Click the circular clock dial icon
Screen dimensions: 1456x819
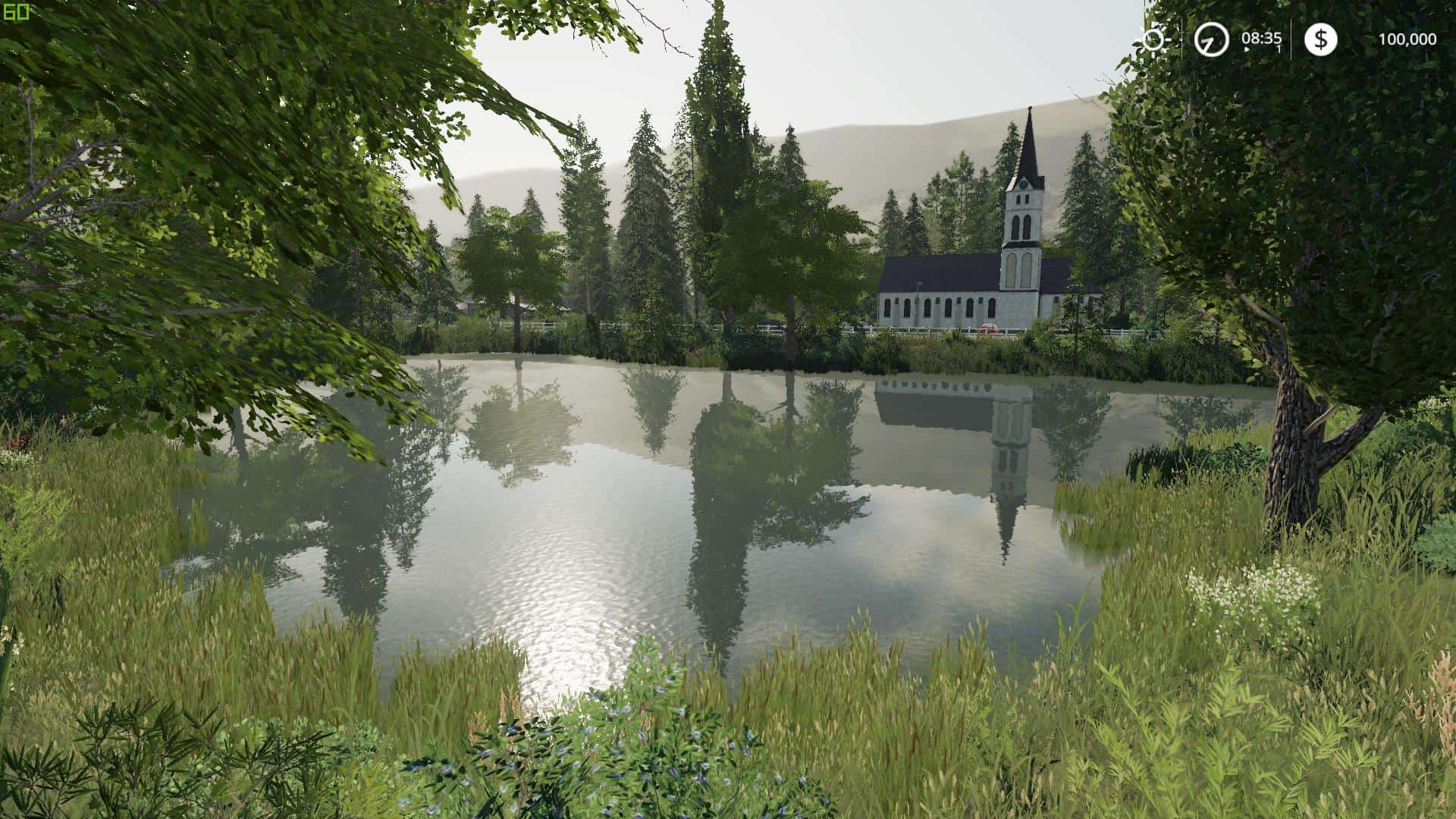pos(1211,40)
